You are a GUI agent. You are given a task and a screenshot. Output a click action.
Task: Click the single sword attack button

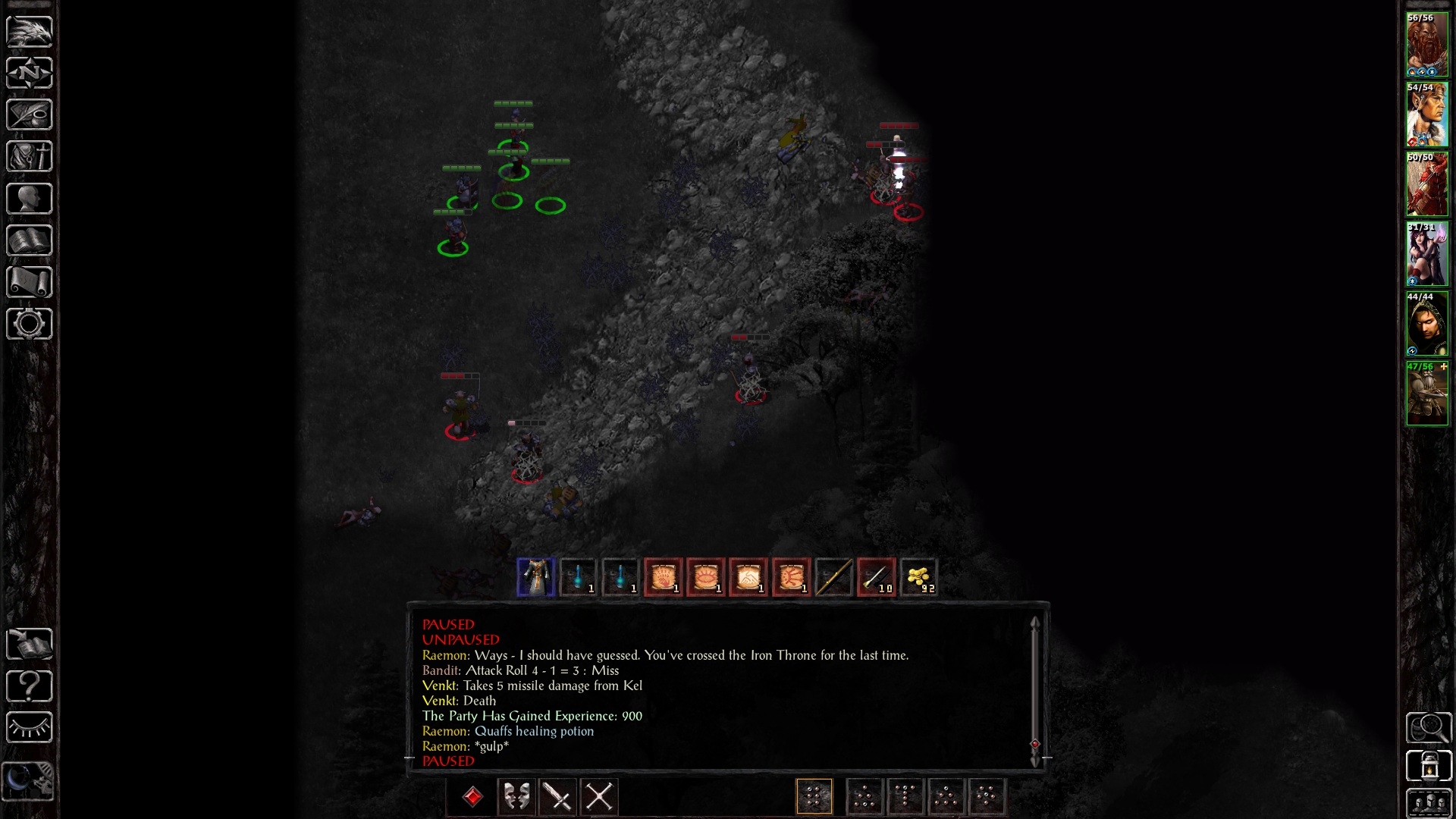(558, 797)
